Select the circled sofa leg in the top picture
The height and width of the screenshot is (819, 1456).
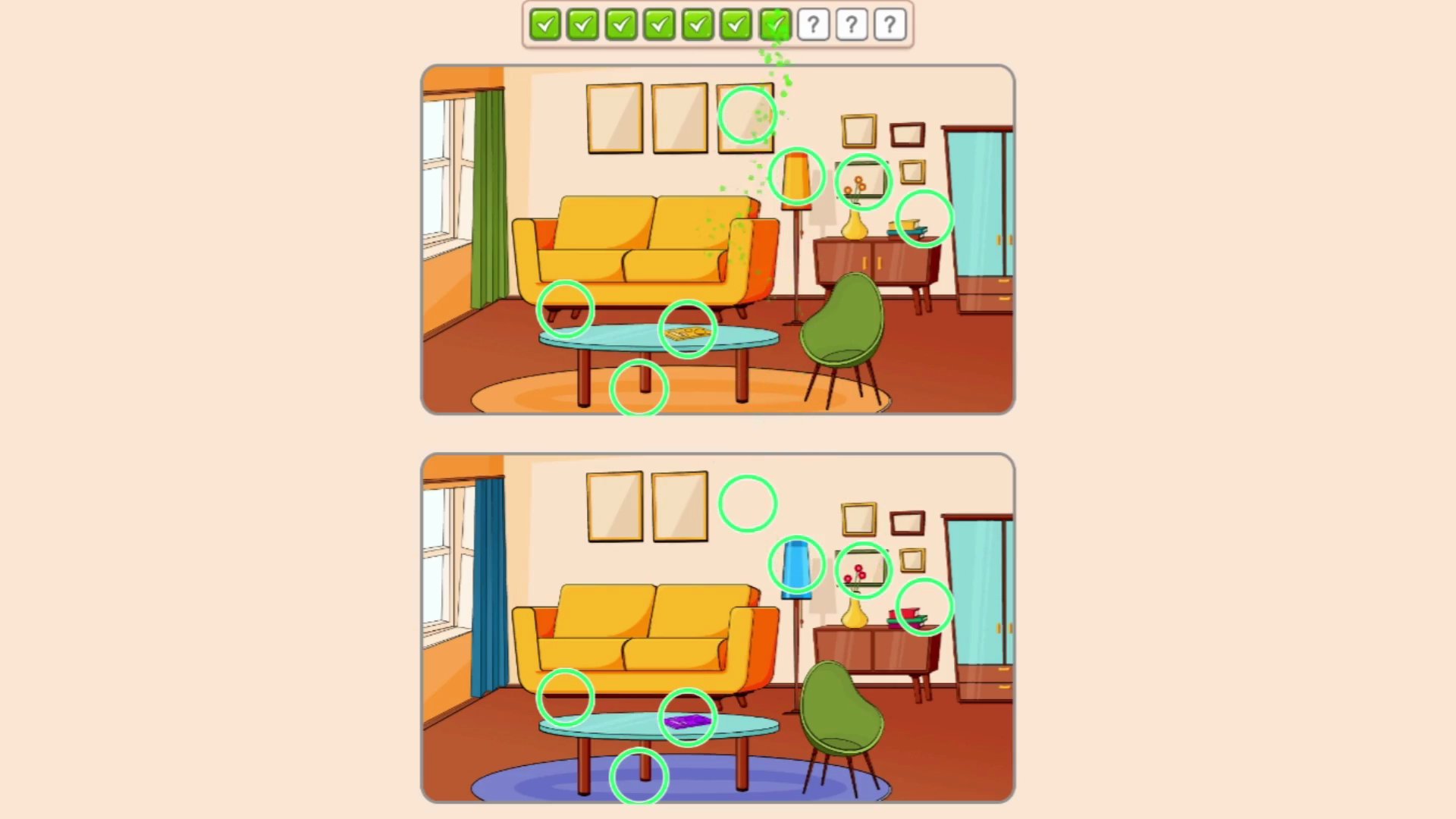[566, 309]
